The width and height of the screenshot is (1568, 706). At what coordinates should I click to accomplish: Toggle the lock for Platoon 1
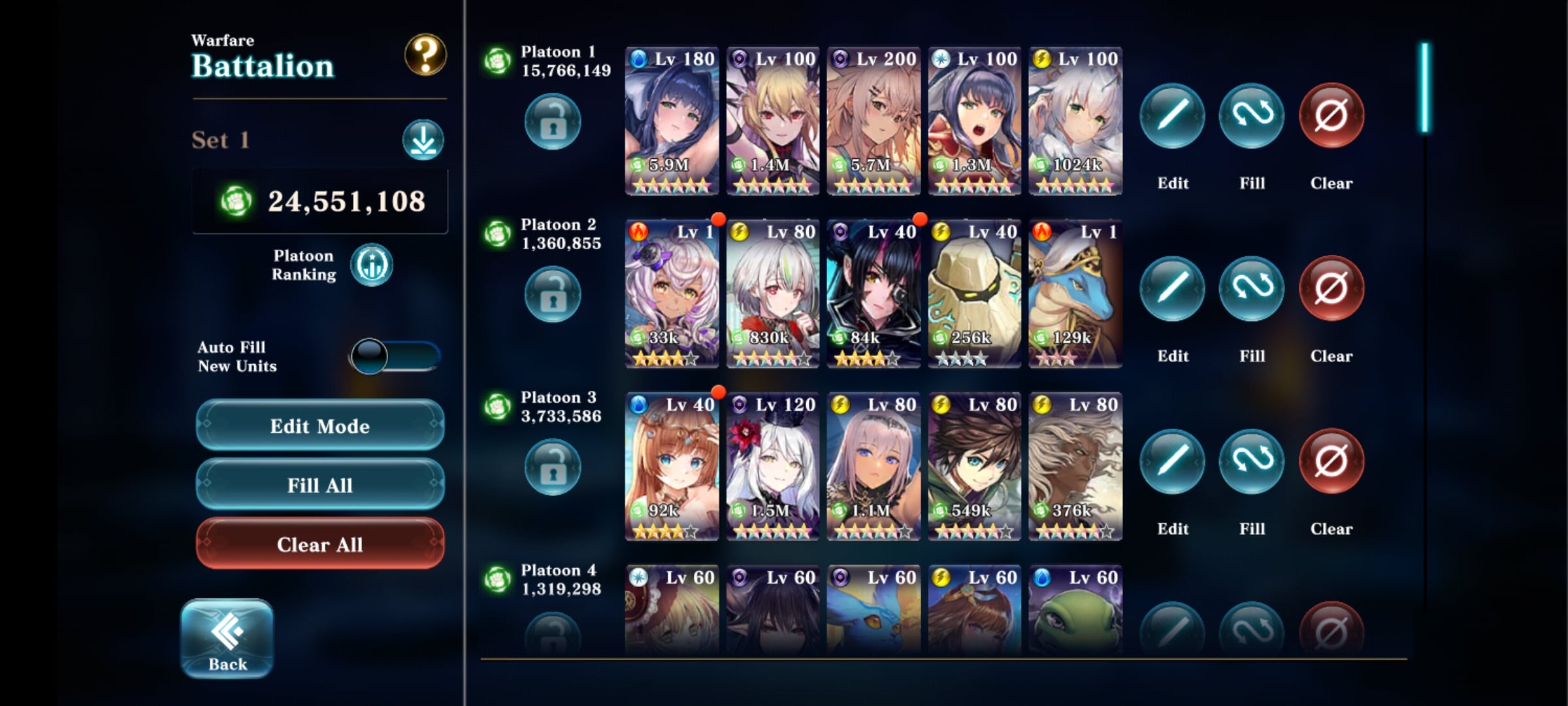[553, 122]
